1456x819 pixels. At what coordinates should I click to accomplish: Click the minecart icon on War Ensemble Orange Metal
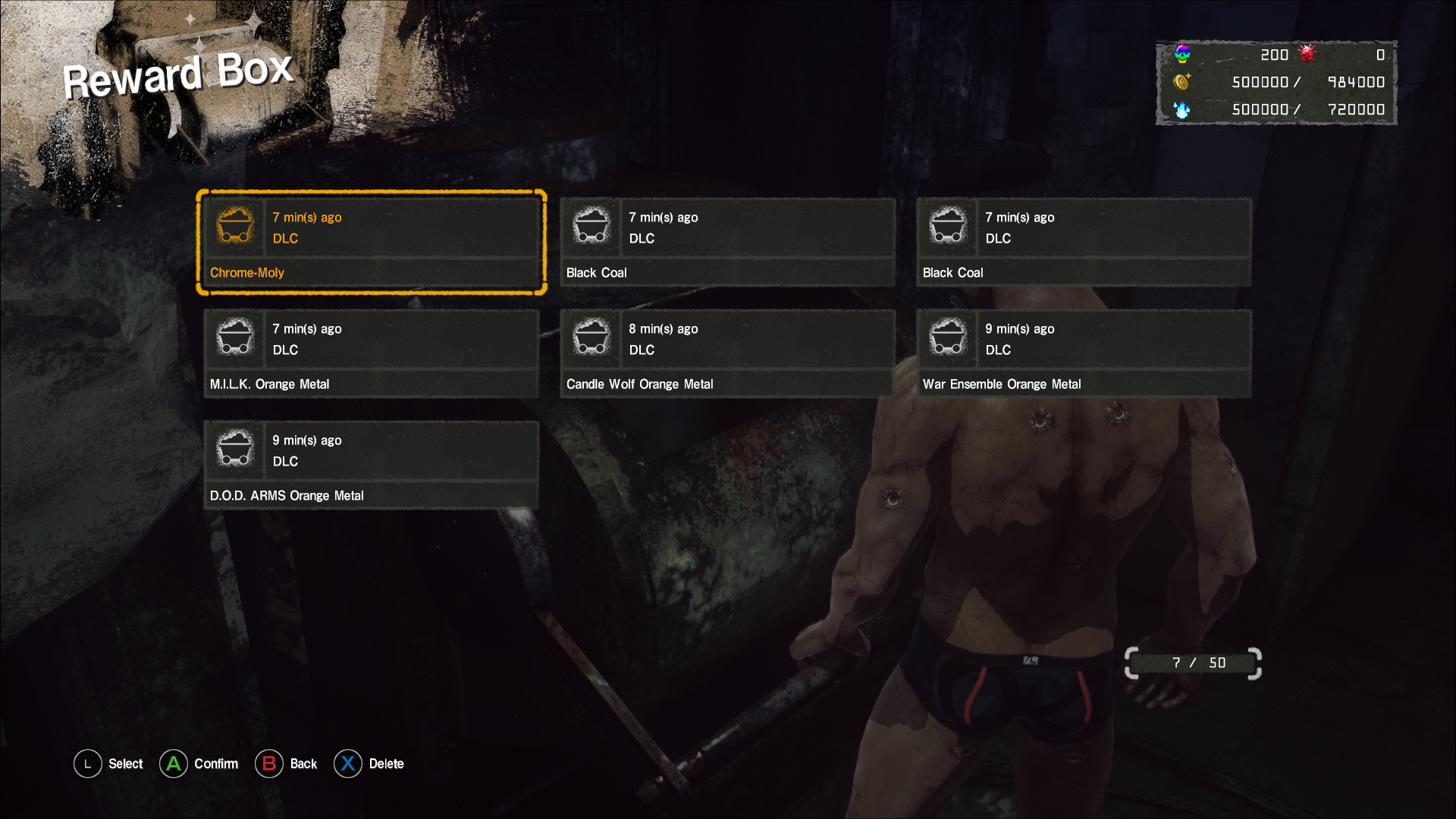pyautogui.click(x=948, y=337)
